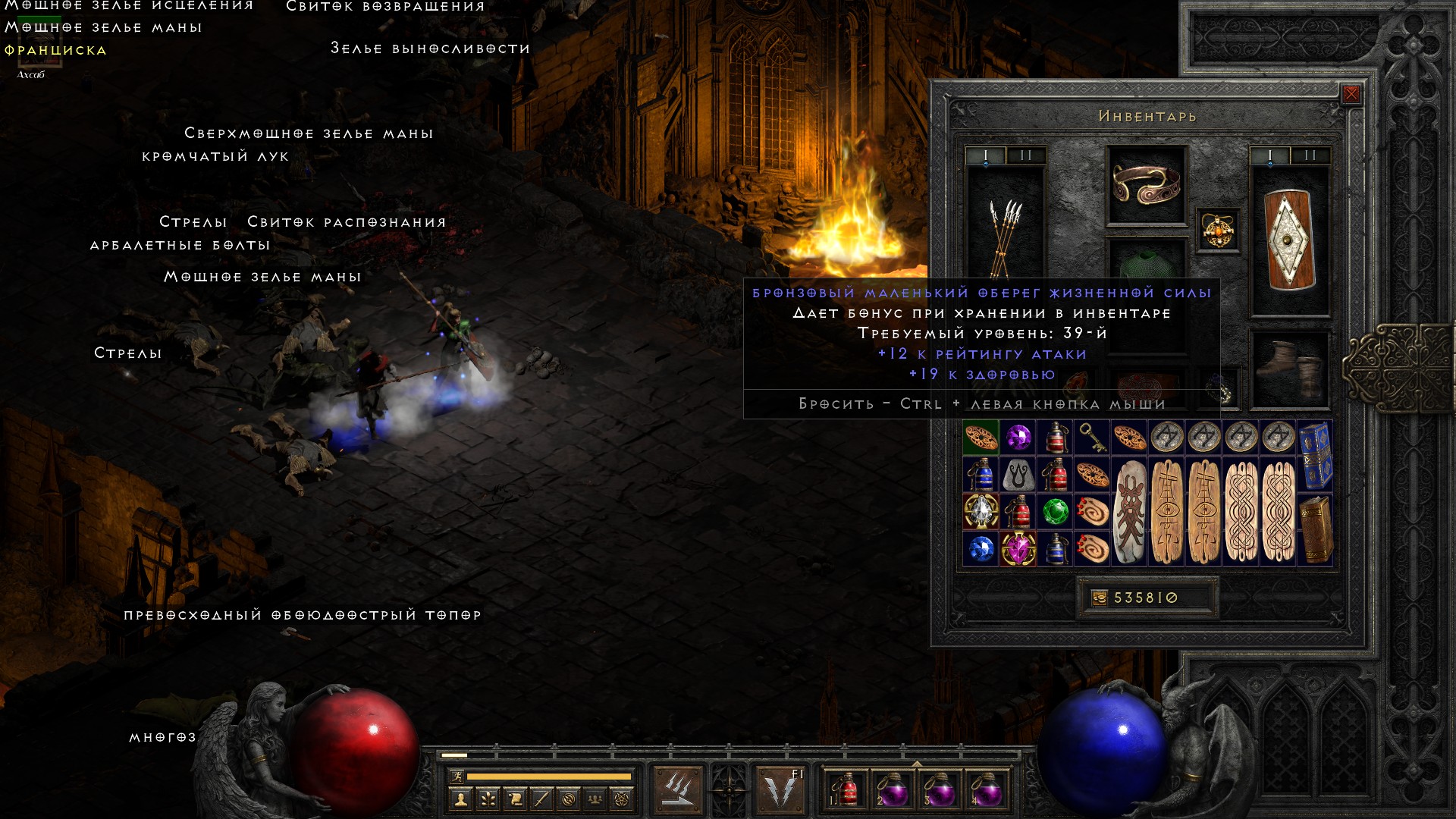Select the equipped diamond-pattern shield
The height and width of the screenshot is (819, 1456).
pos(1289,239)
